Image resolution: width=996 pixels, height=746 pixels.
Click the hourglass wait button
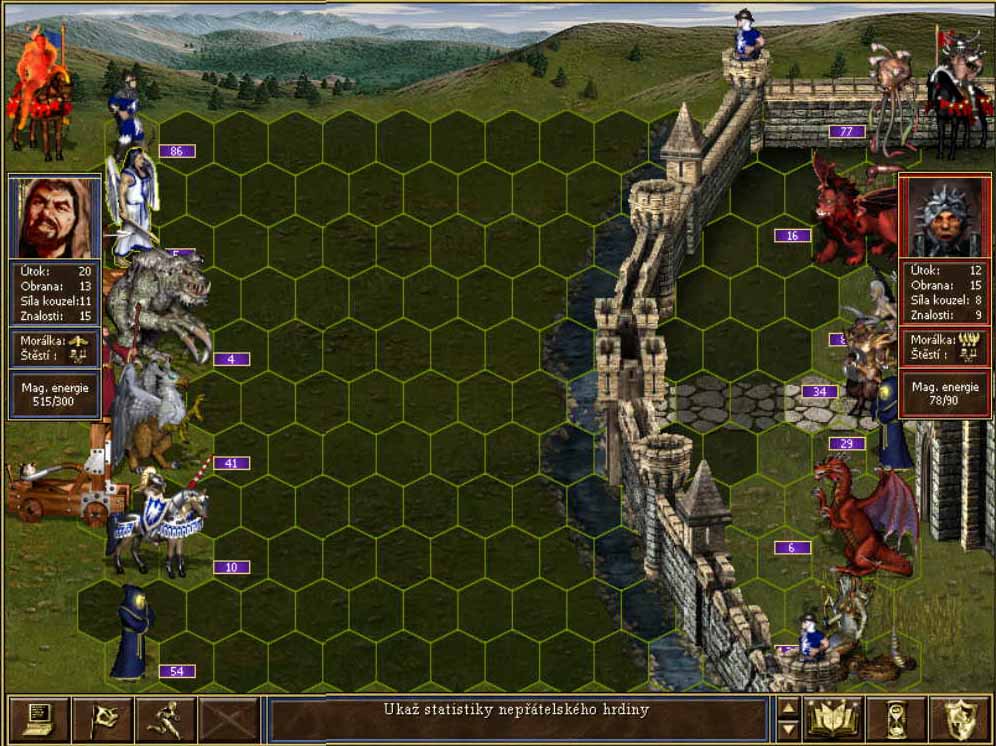896,719
